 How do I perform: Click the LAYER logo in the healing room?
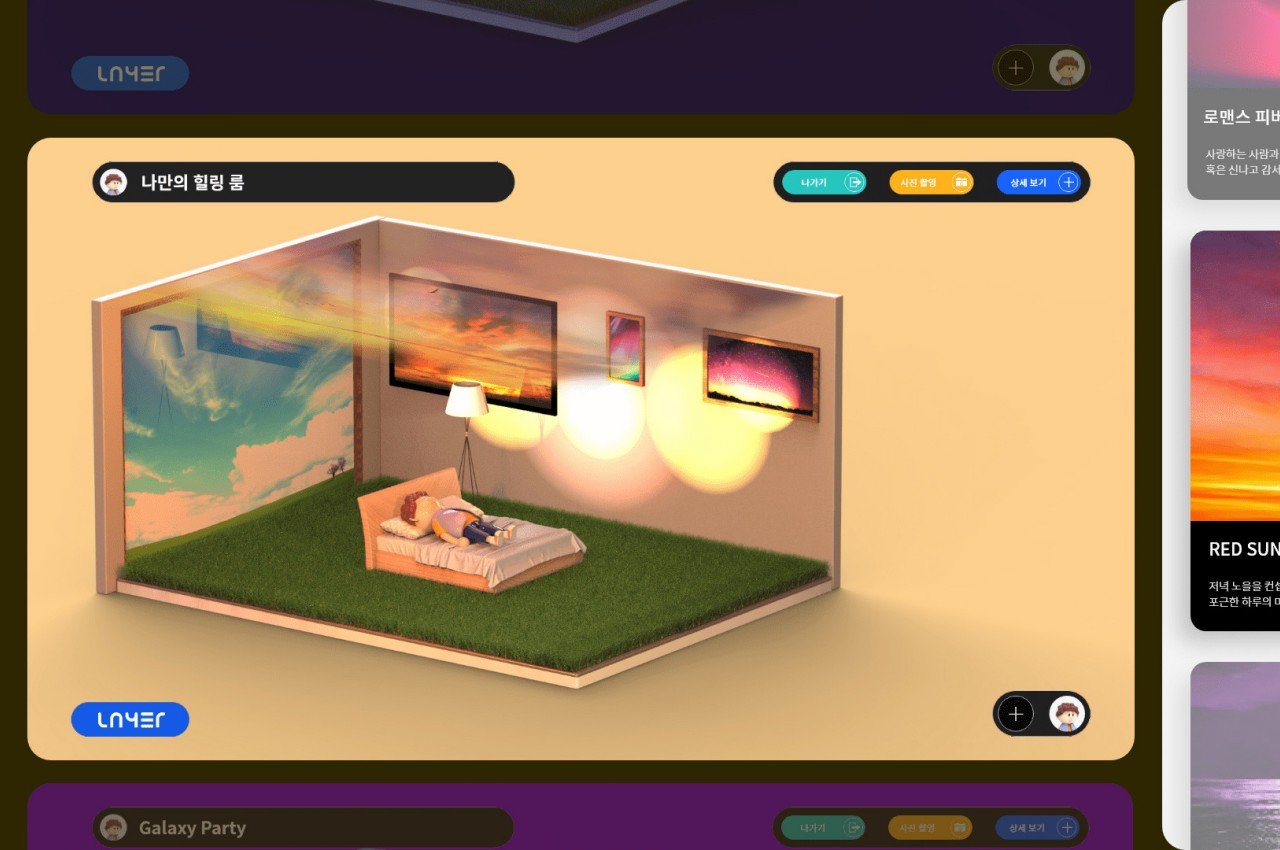tap(130, 719)
